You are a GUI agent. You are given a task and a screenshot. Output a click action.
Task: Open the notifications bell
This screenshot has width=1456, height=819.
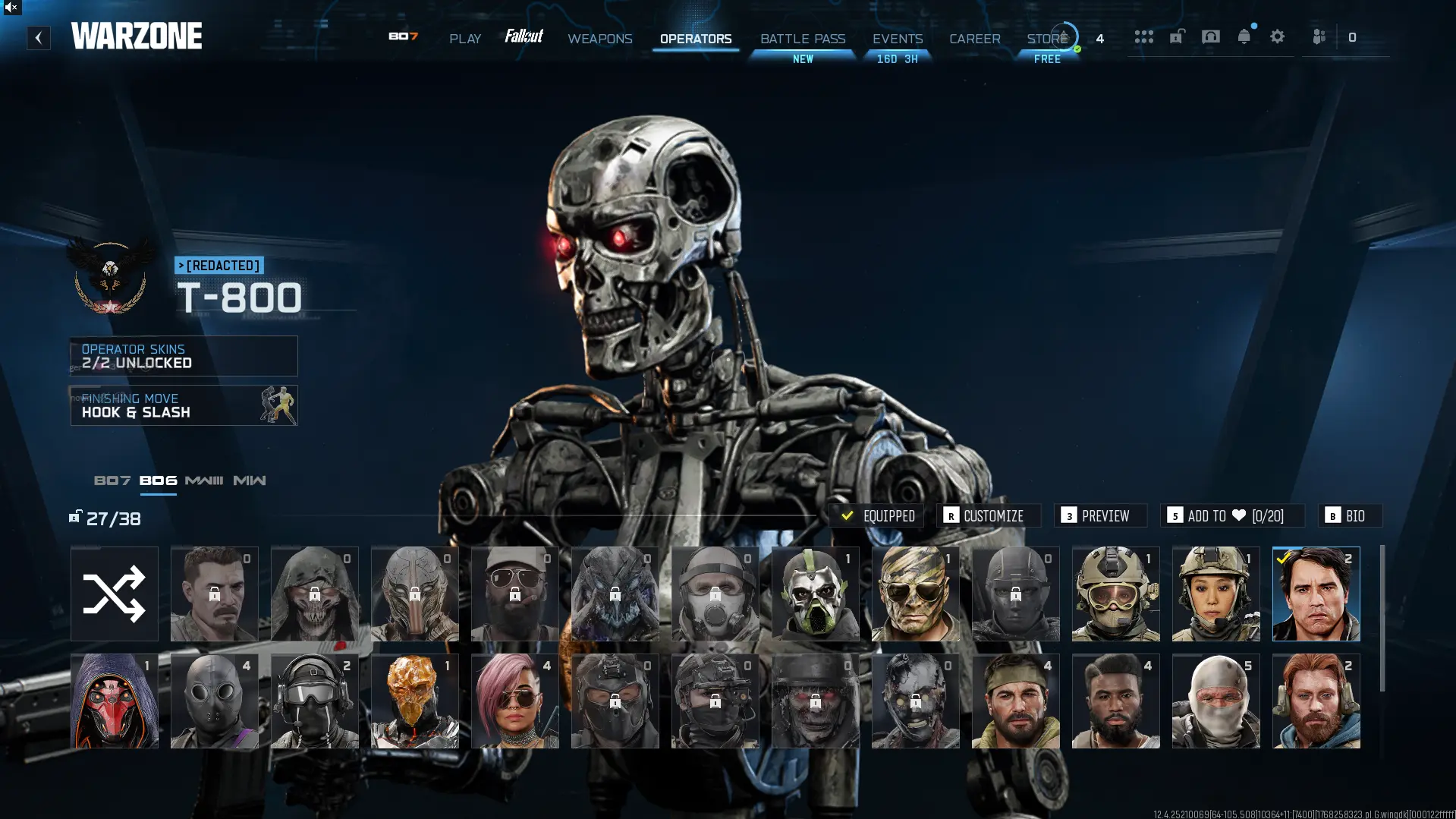(x=1244, y=36)
